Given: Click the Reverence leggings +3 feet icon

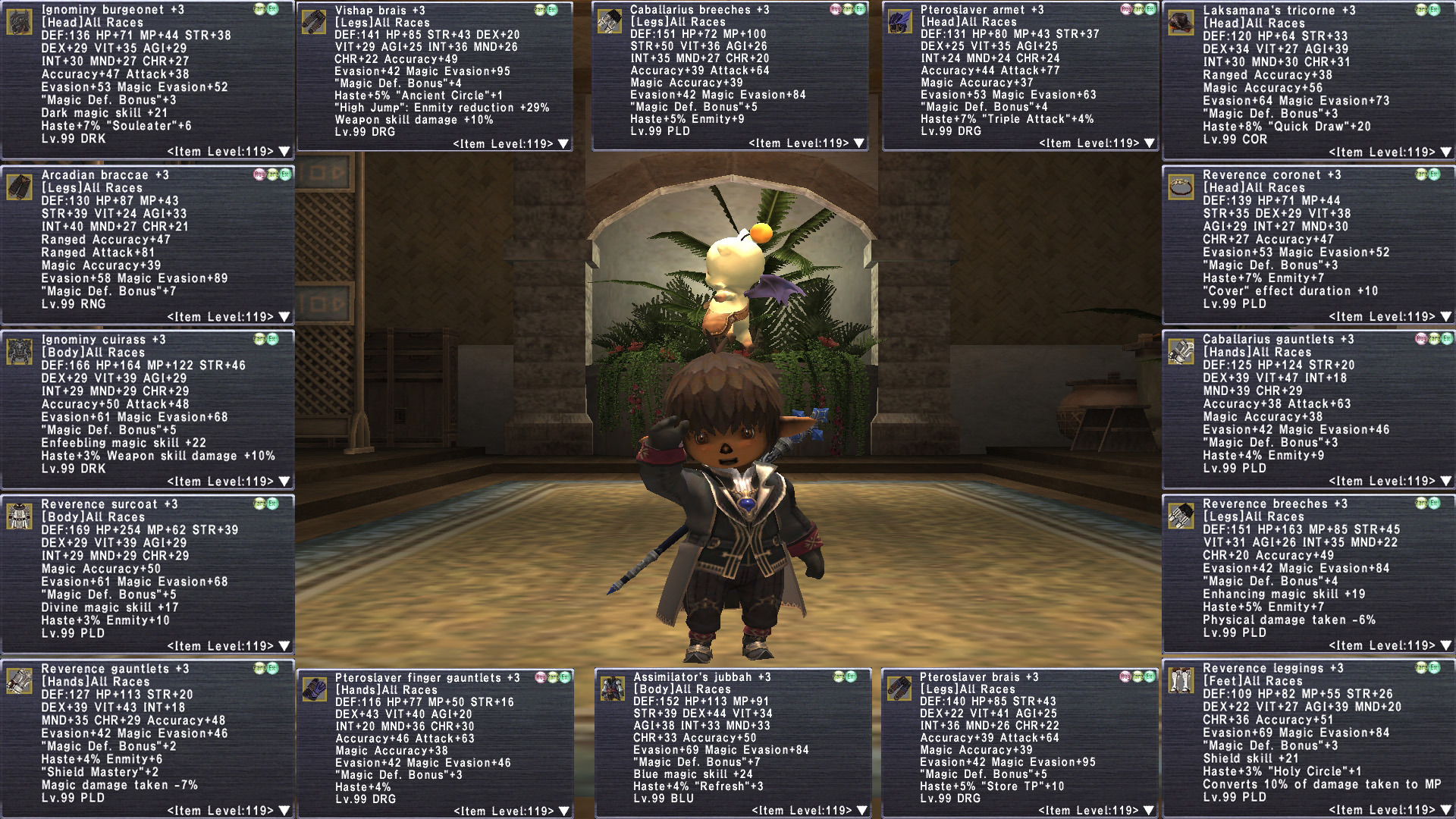Looking at the screenshot, I should coord(1181,681).
